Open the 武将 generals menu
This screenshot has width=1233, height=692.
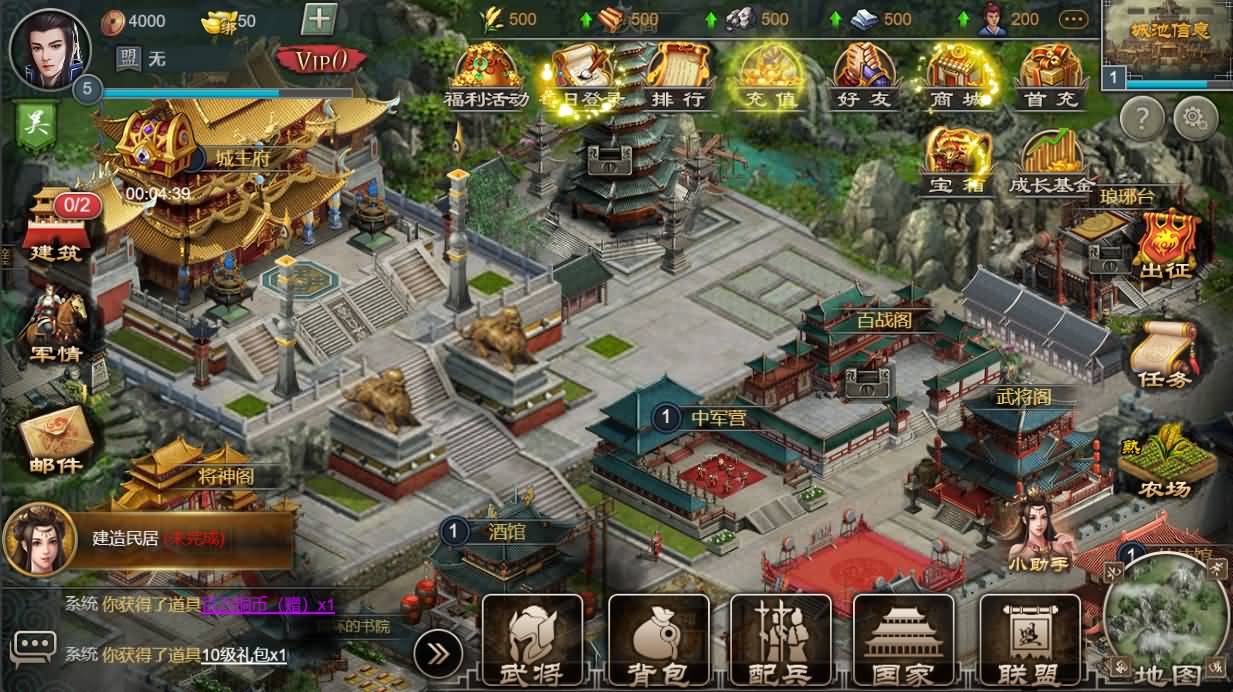point(532,641)
